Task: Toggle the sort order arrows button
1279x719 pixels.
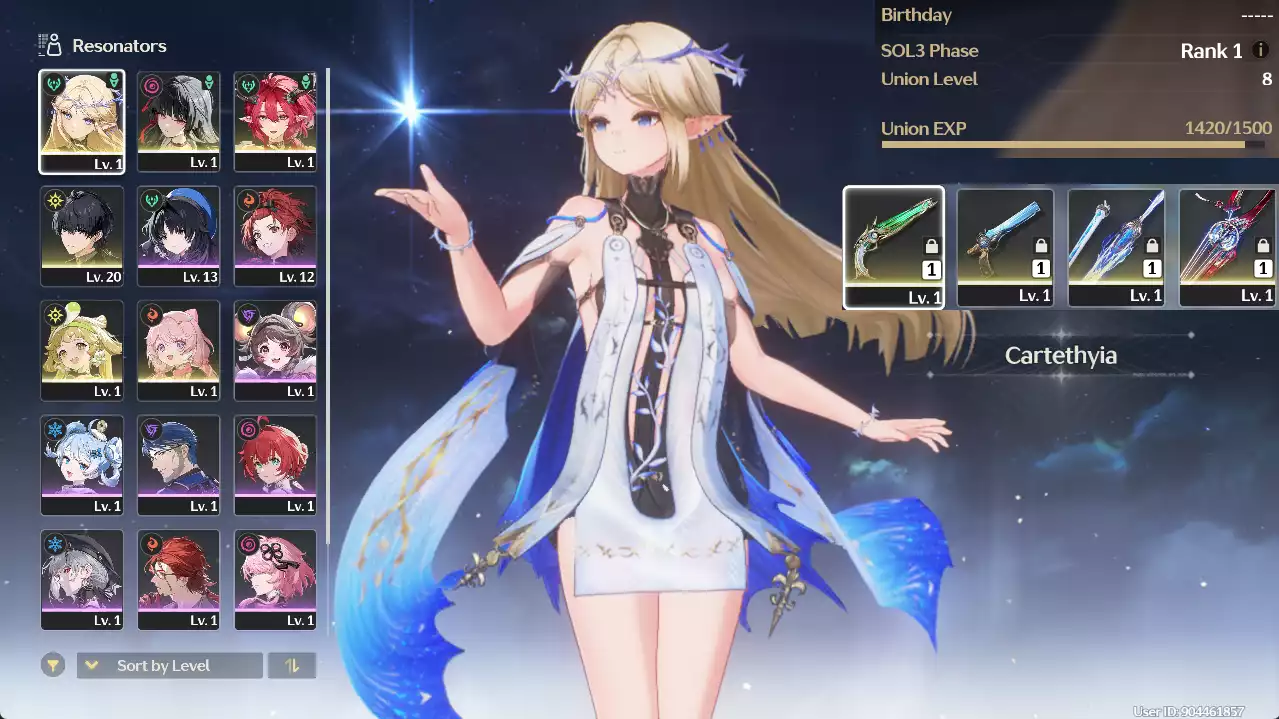Action: [x=292, y=666]
